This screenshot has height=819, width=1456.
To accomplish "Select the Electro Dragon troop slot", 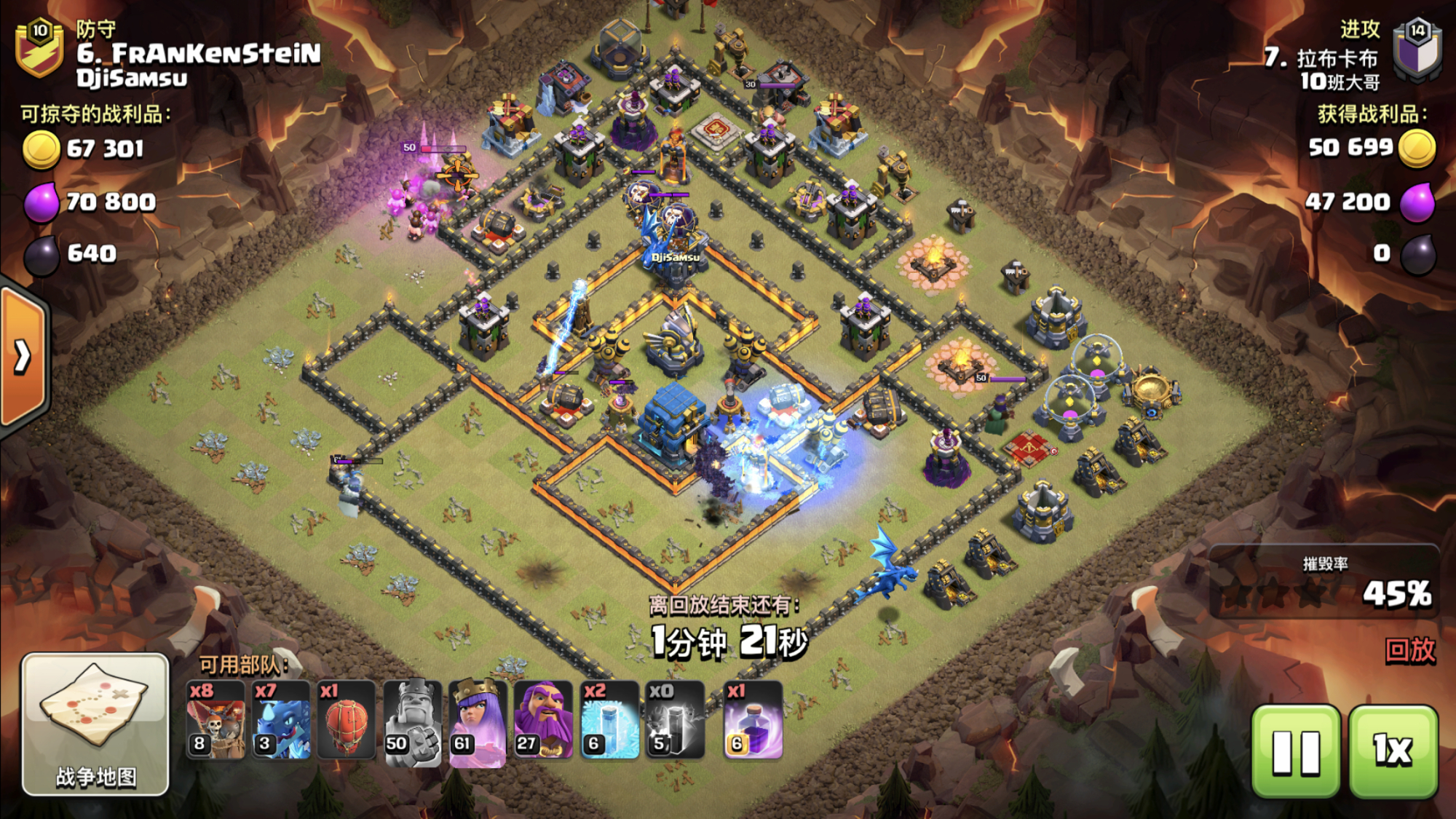I will click(282, 721).
